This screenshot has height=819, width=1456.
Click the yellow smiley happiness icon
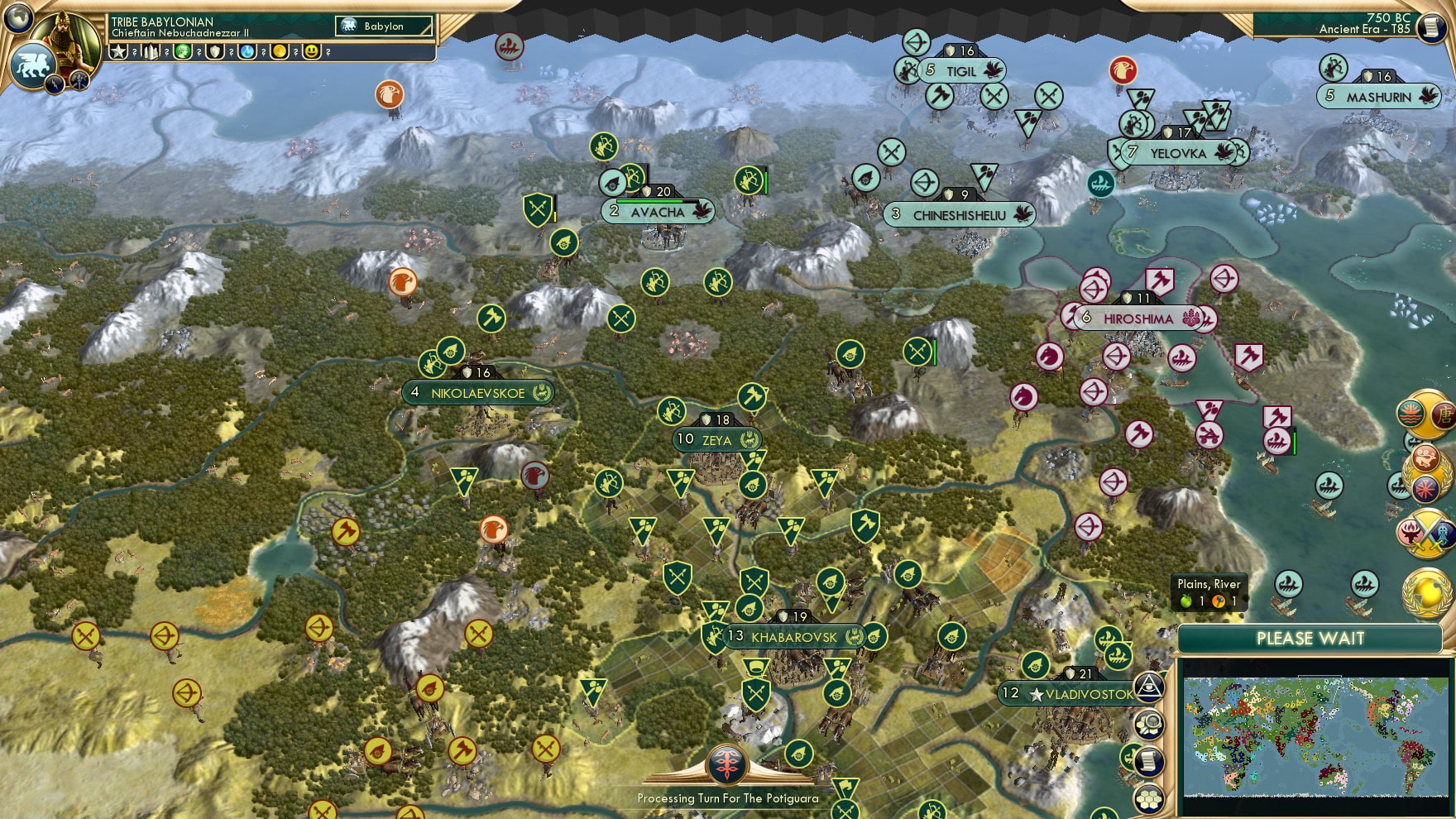click(312, 51)
